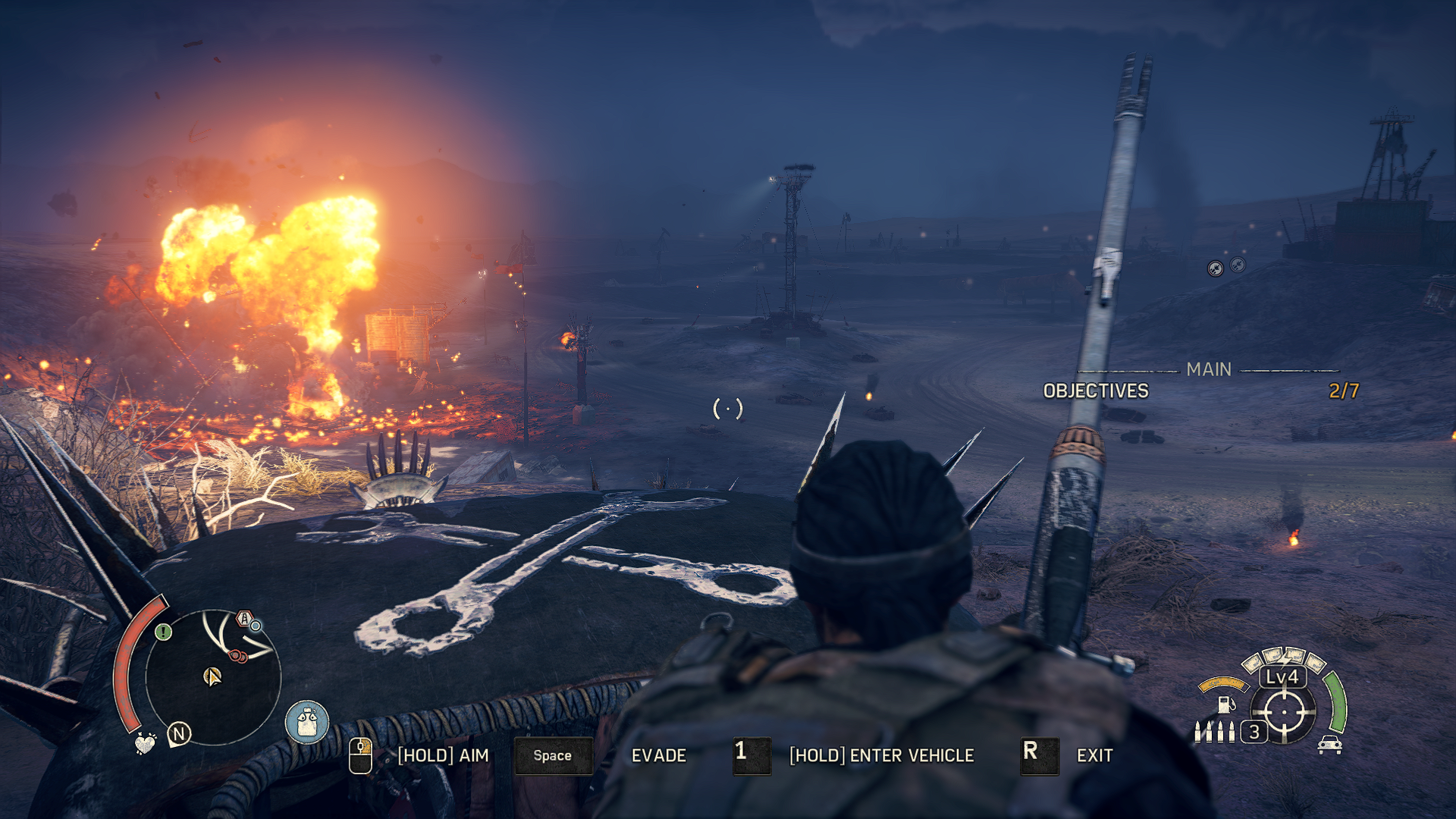The width and height of the screenshot is (1456, 819).
Task: Click the yellow player arrow on minimap
Action: pyautogui.click(x=212, y=676)
